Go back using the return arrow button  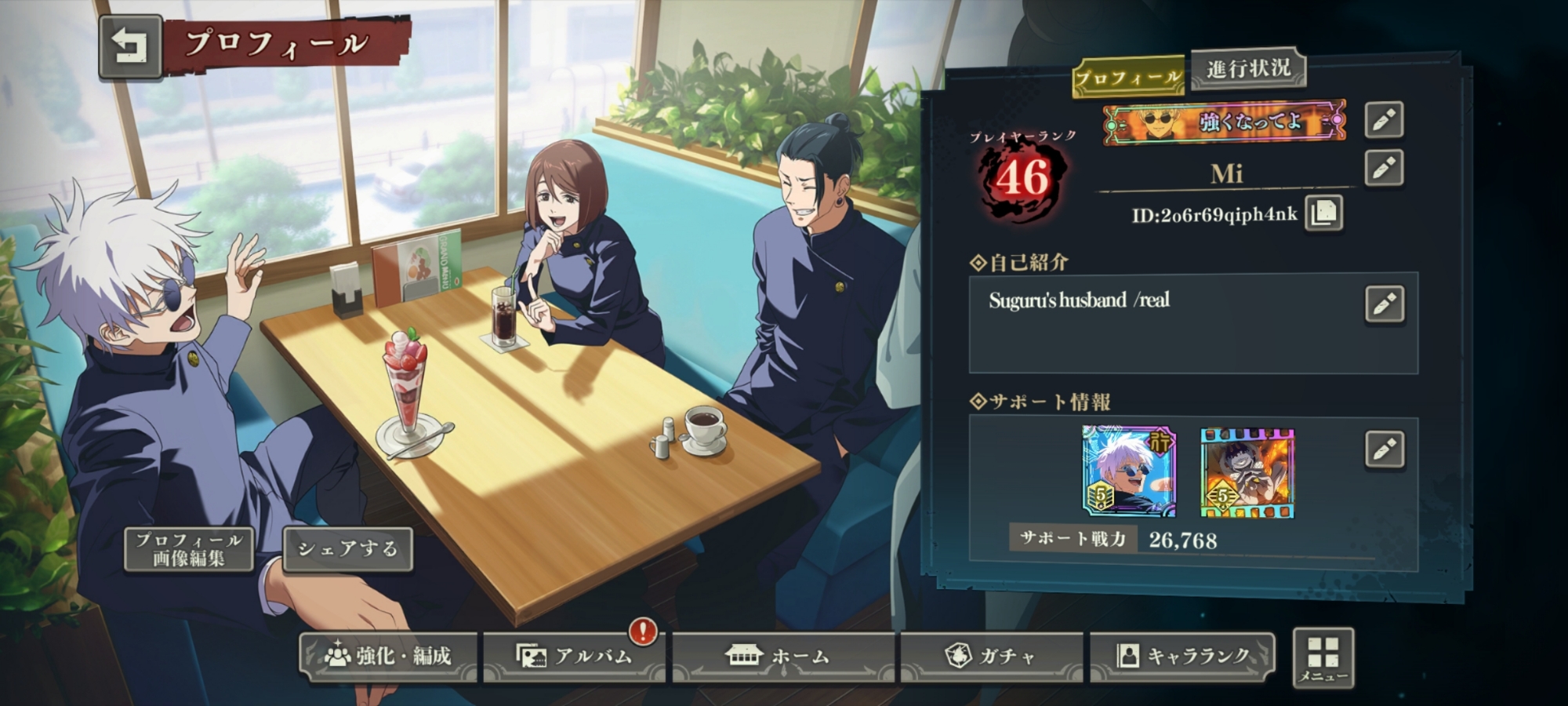coord(130,47)
